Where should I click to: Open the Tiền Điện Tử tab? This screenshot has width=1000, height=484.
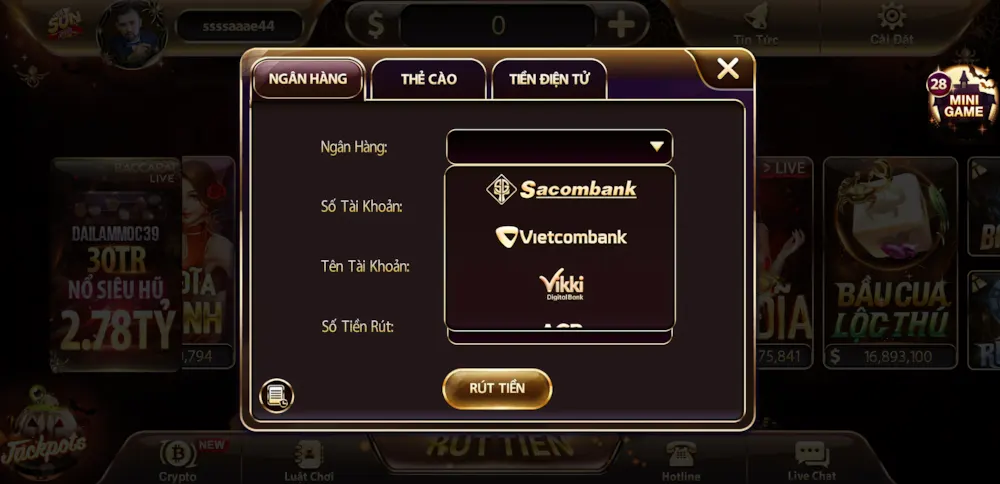pos(549,79)
